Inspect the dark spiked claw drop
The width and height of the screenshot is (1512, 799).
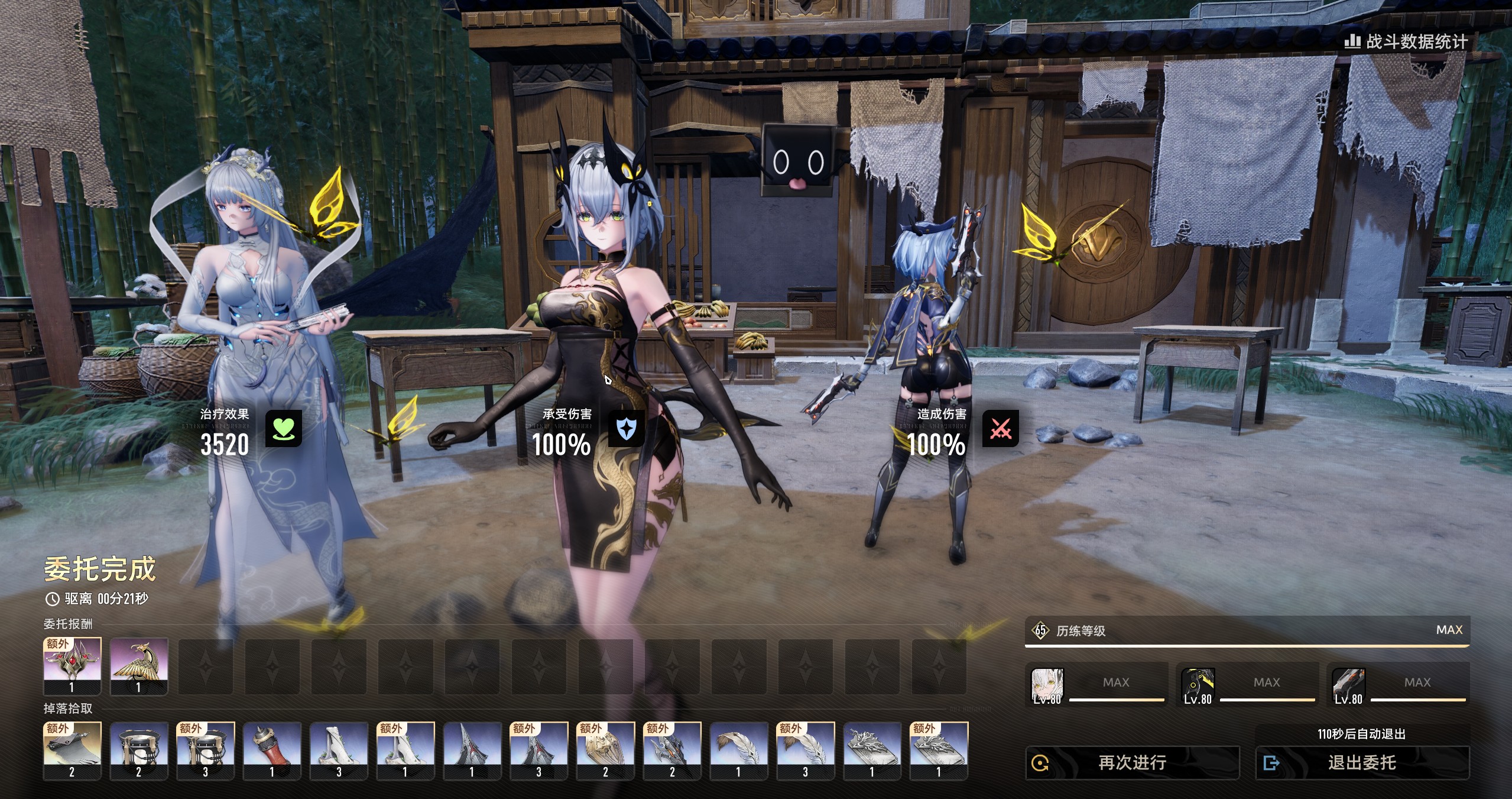pyautogui.click(x=672, y=749)
